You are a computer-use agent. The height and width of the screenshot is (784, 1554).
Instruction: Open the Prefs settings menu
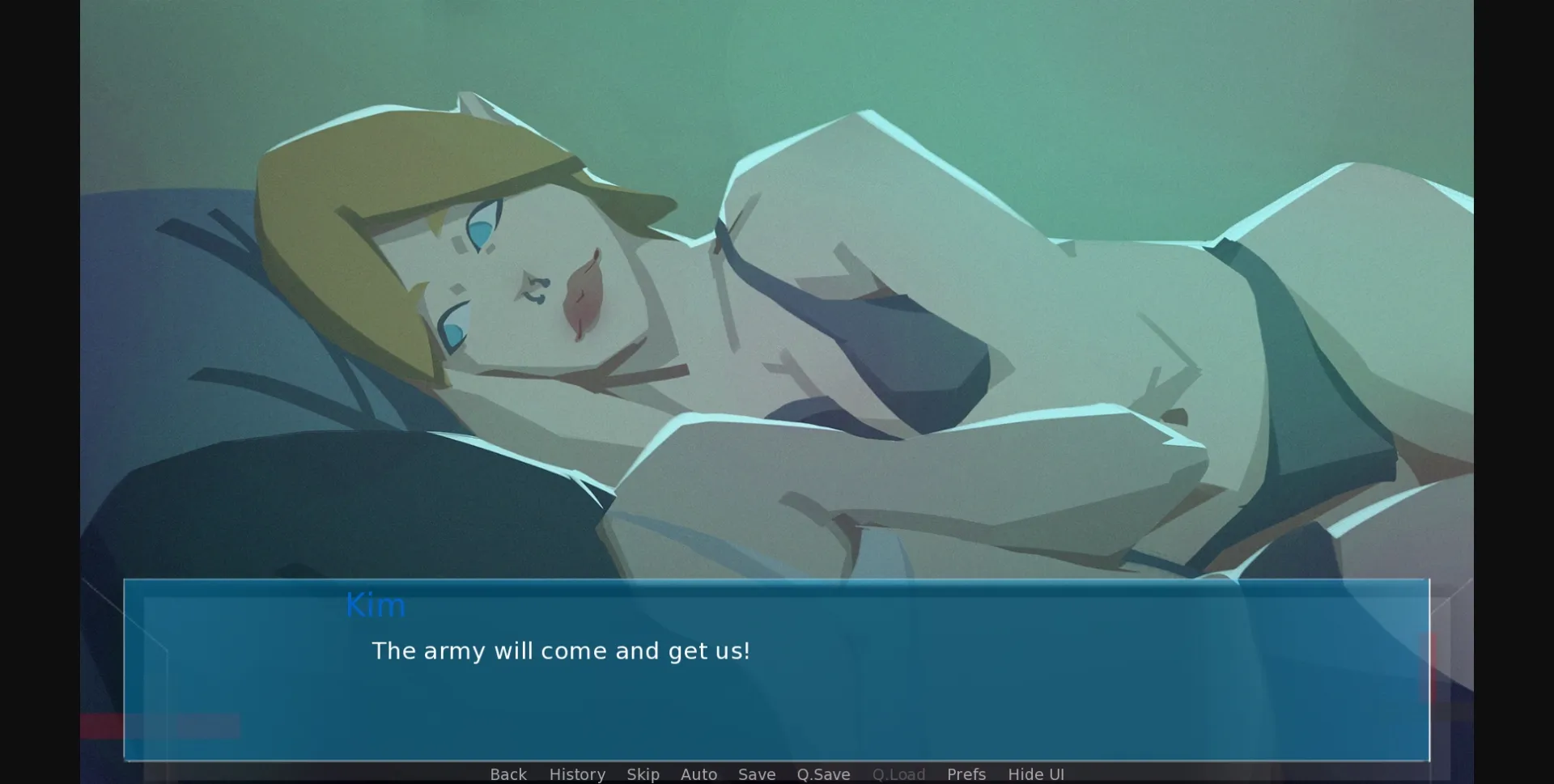pyautogui.click(x=966, y=774)
